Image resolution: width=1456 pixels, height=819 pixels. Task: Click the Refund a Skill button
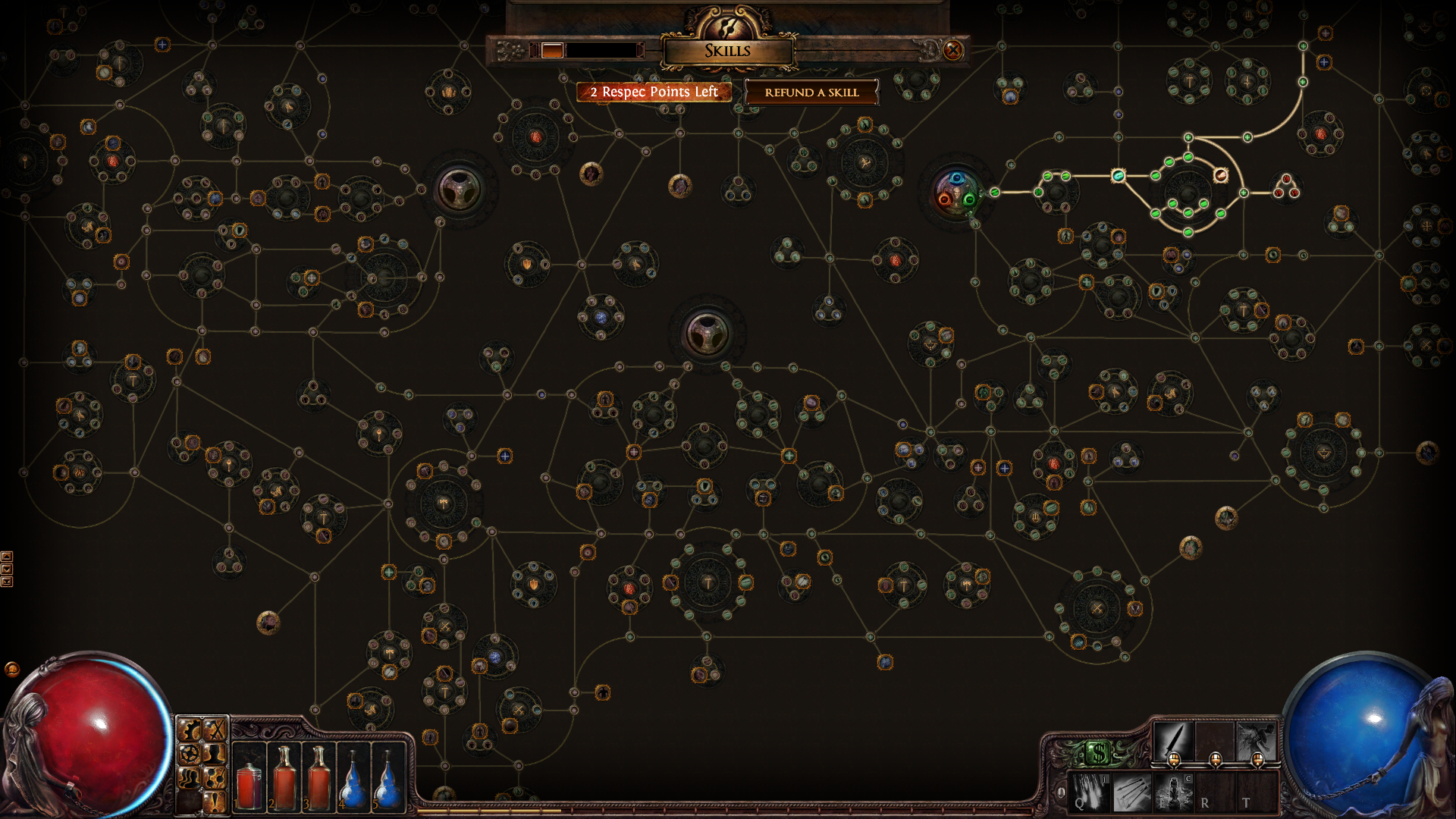pyautogui.click(x=811, y=93)
